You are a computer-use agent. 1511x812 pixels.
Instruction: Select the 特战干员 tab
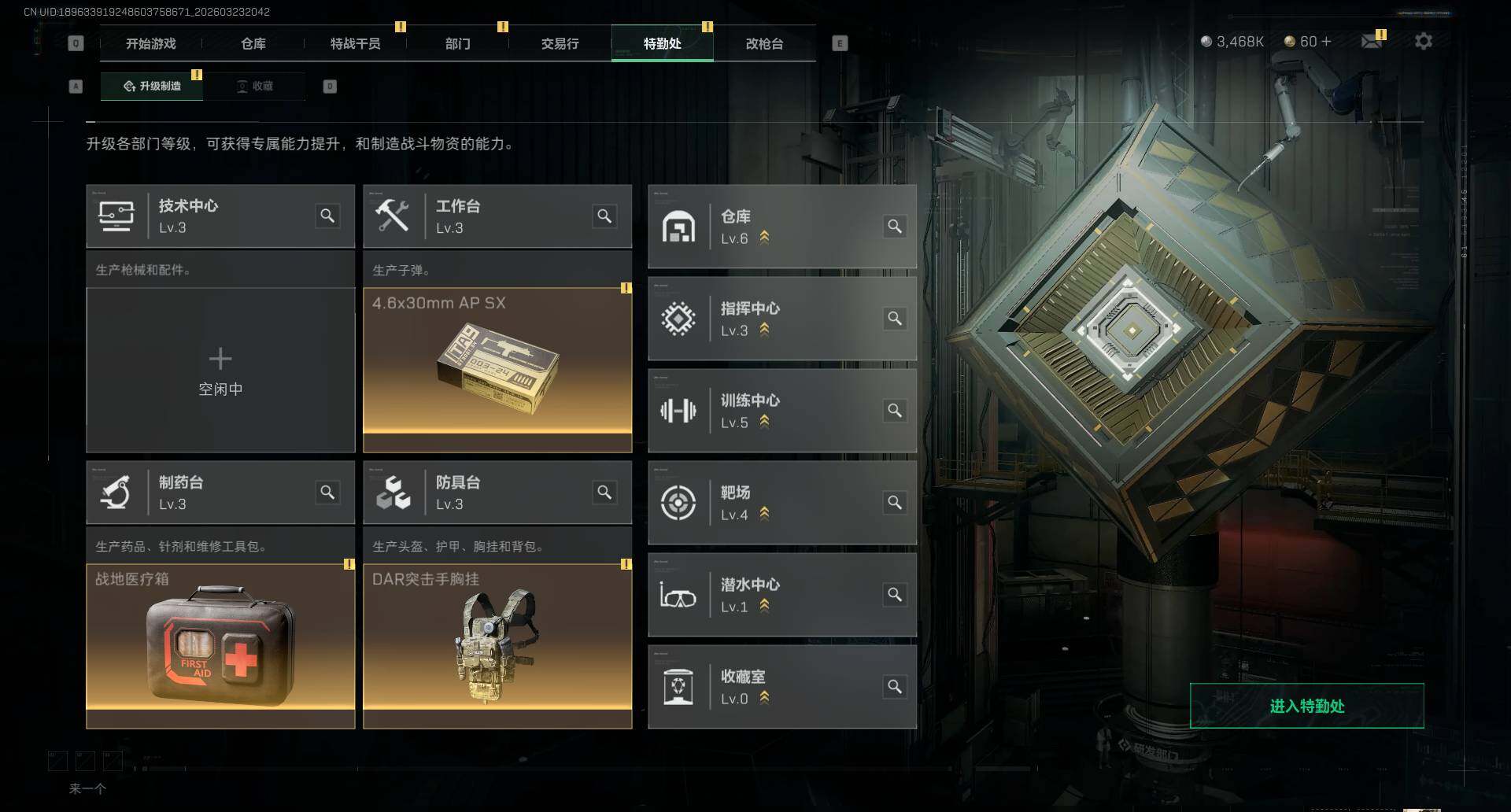point(356,44)
